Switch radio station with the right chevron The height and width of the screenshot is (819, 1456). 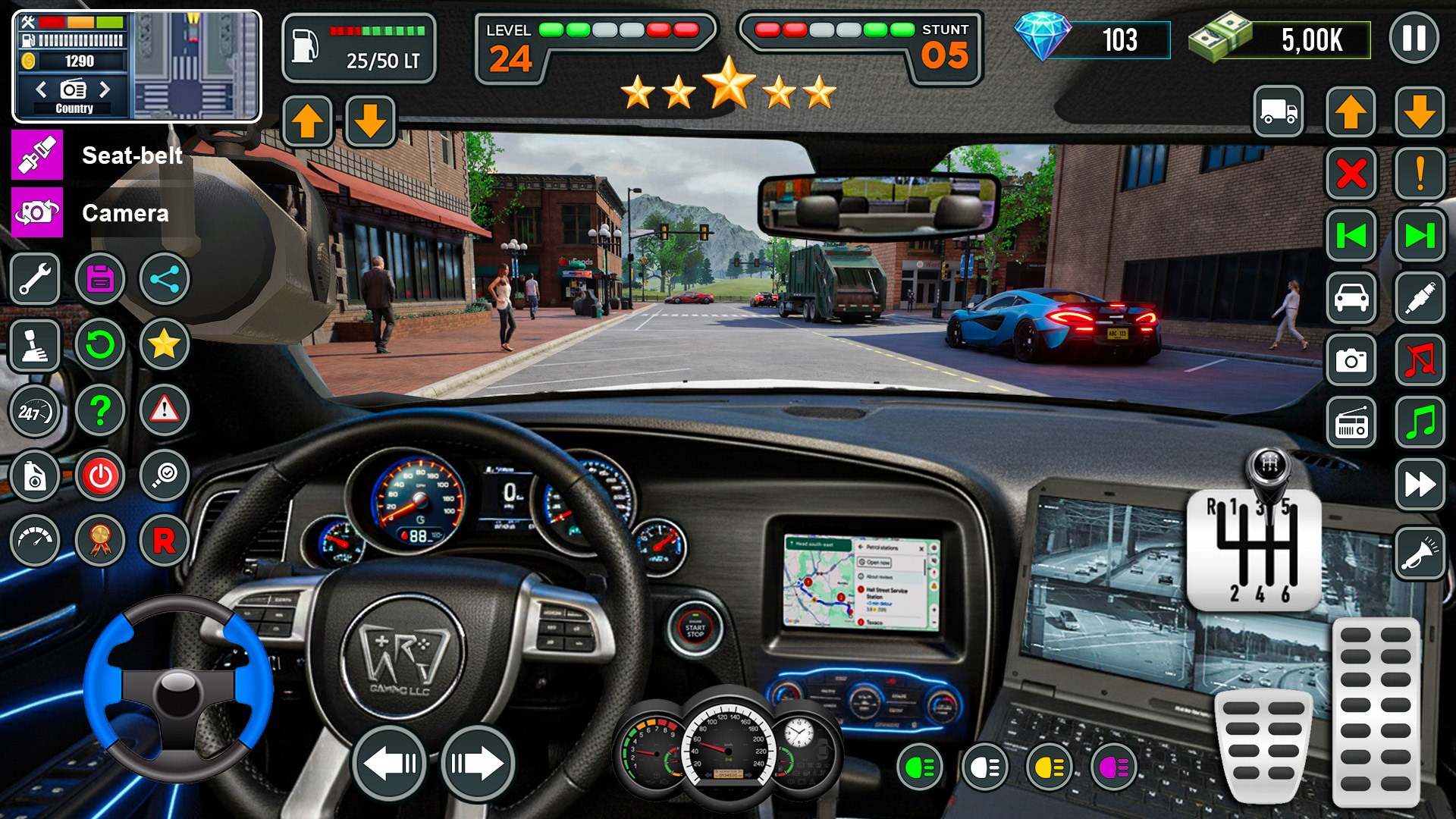[106, 89]
